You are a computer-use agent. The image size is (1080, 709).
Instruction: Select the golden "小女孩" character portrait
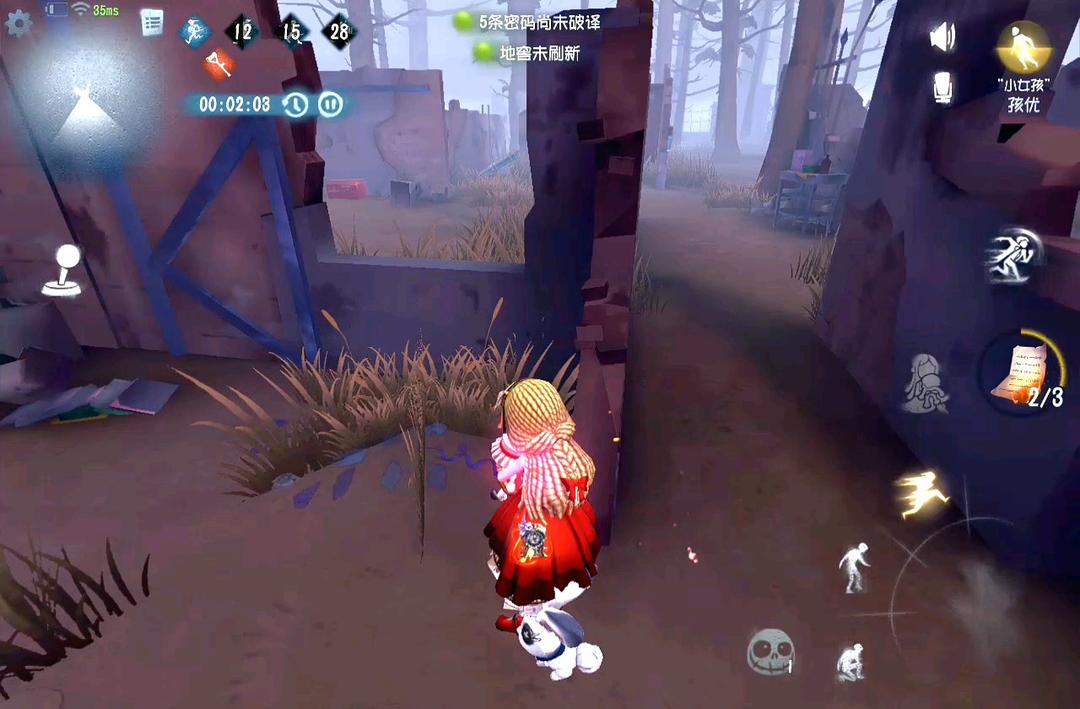point(1023,47)
